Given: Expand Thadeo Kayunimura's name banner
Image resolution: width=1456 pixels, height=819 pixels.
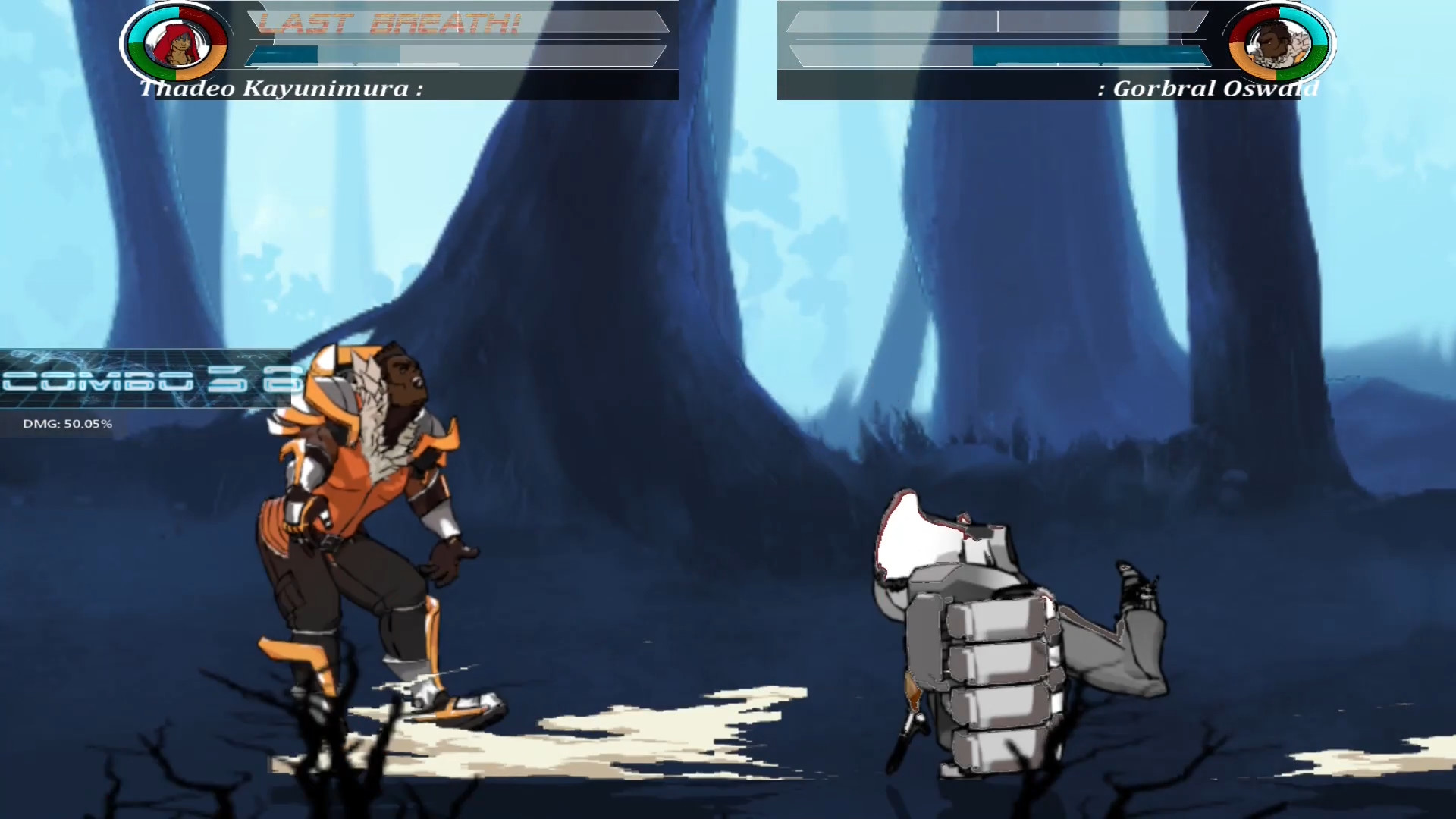Looking at the screenshot, I should click(281, 89).
